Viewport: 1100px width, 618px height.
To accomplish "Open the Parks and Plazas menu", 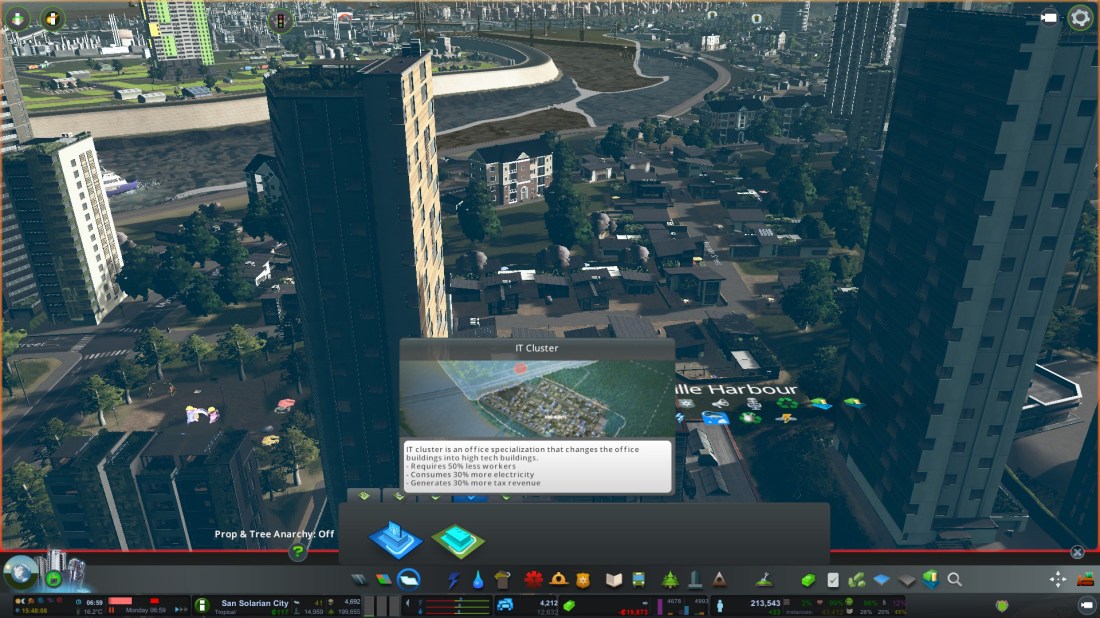I will (x=670, y=580).
